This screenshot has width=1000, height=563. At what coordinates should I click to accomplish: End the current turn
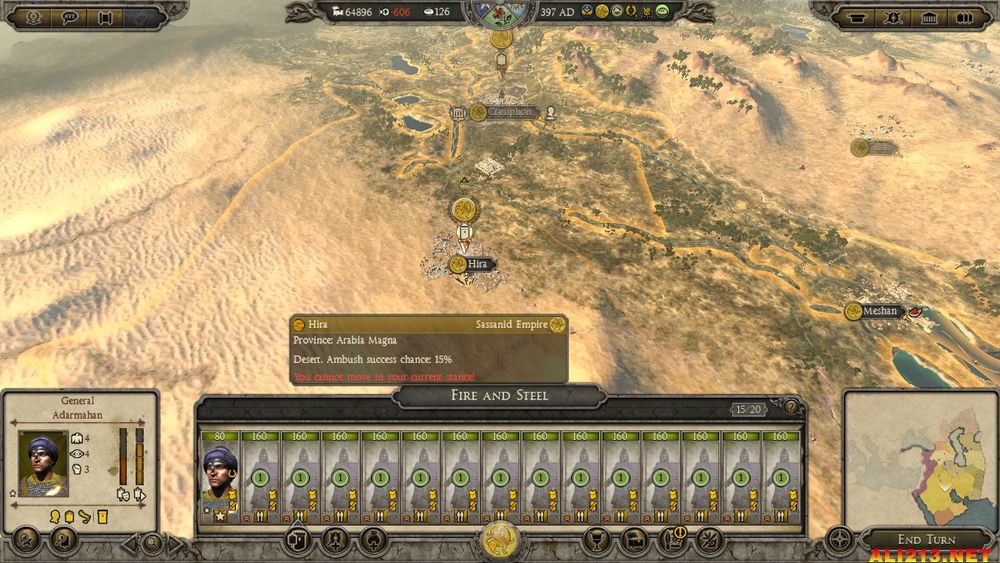[x=925, y=540]
